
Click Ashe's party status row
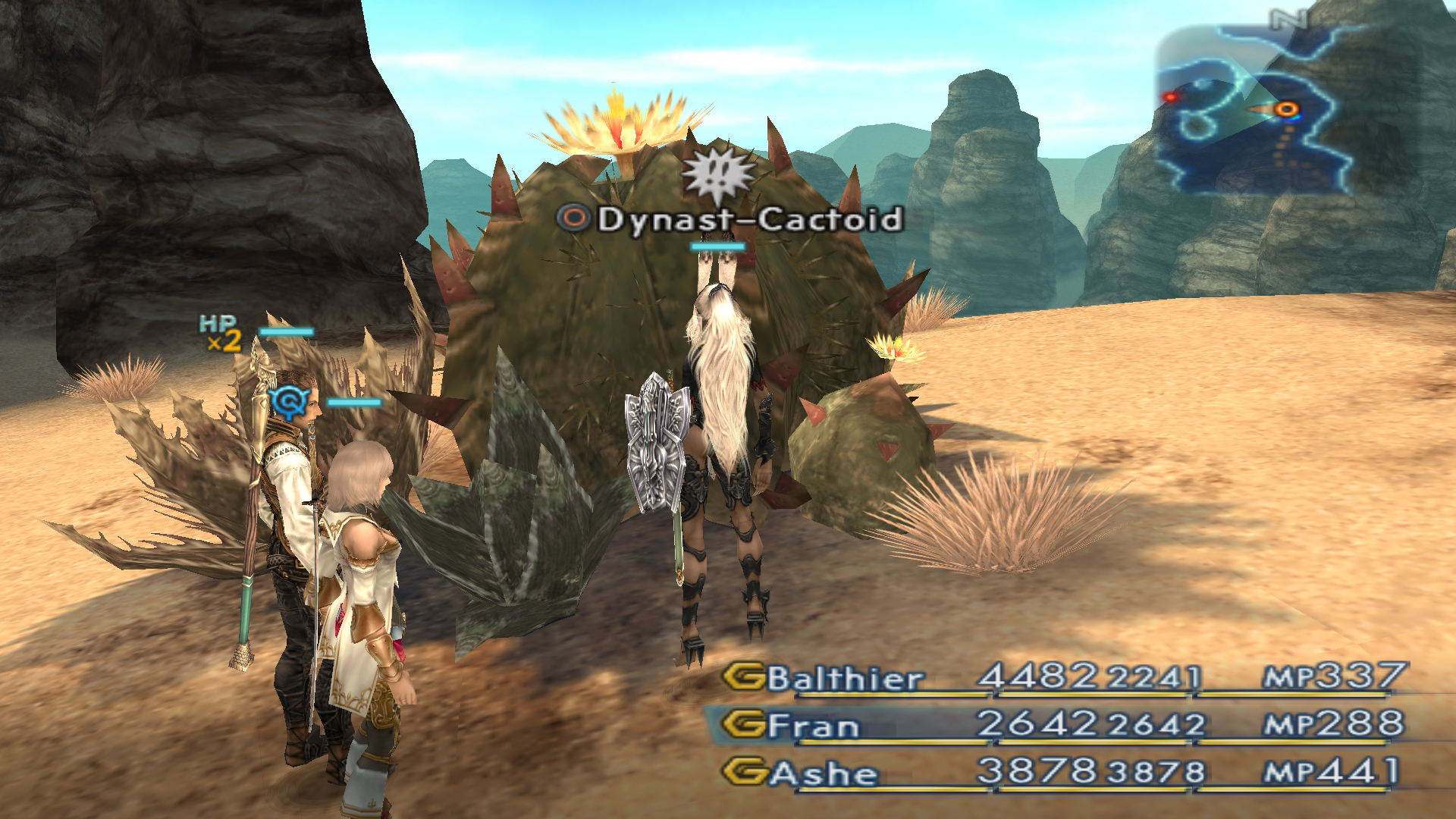pyautogui.click(x=1062, y=773)
